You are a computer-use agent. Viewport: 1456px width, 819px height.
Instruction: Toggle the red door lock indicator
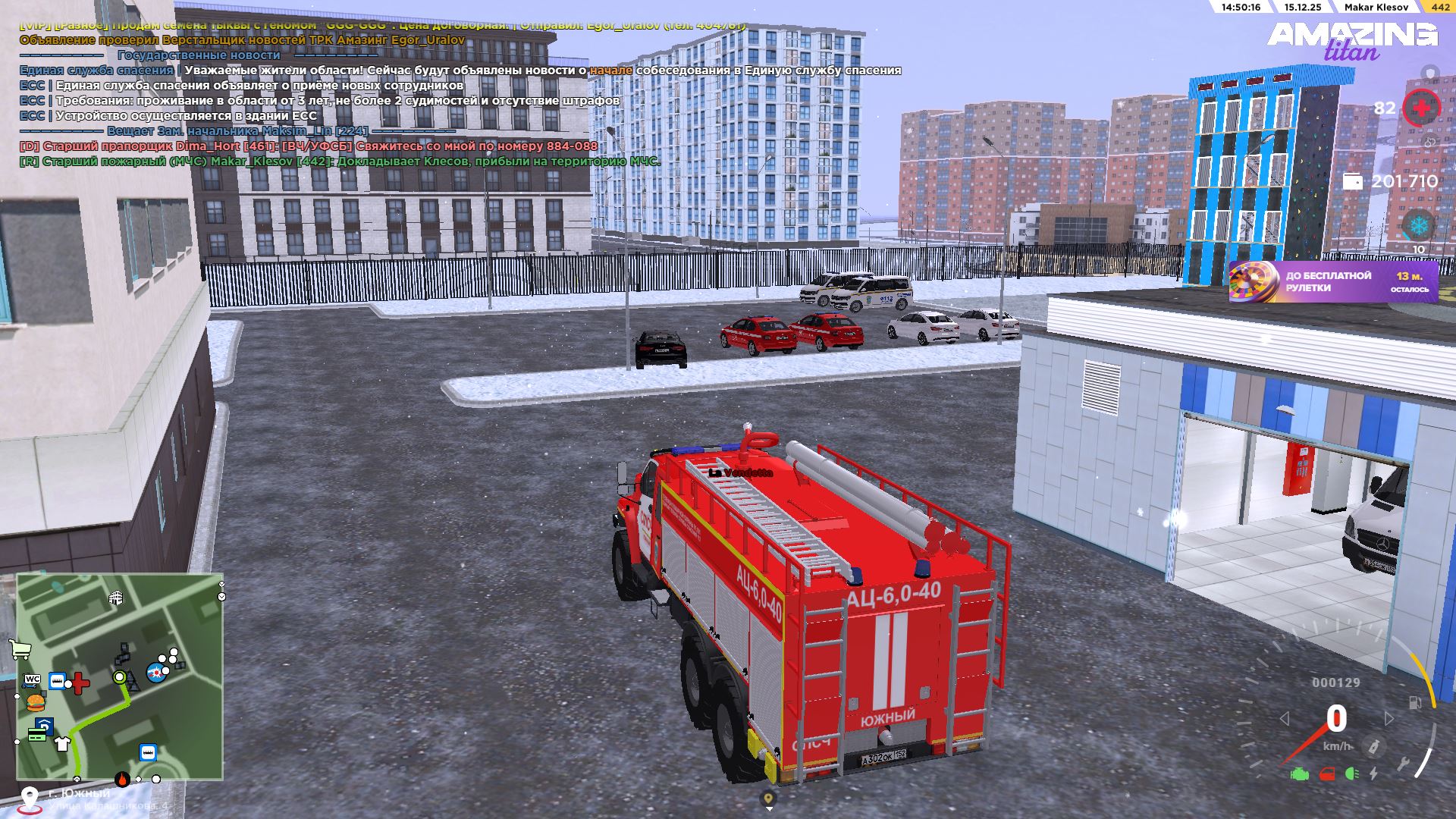(1327, 774)
